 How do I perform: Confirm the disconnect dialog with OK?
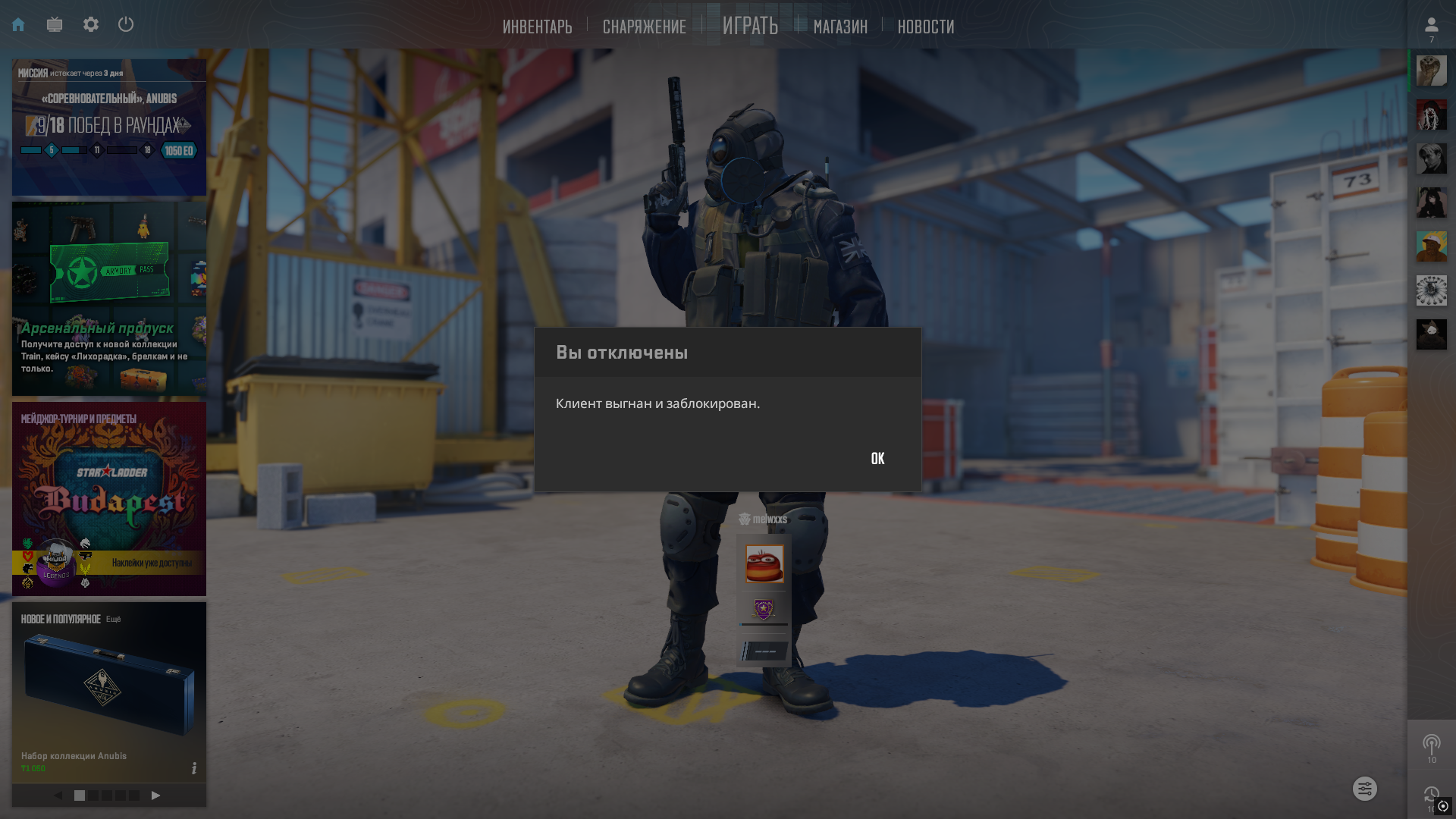click(x=877, y=459)
